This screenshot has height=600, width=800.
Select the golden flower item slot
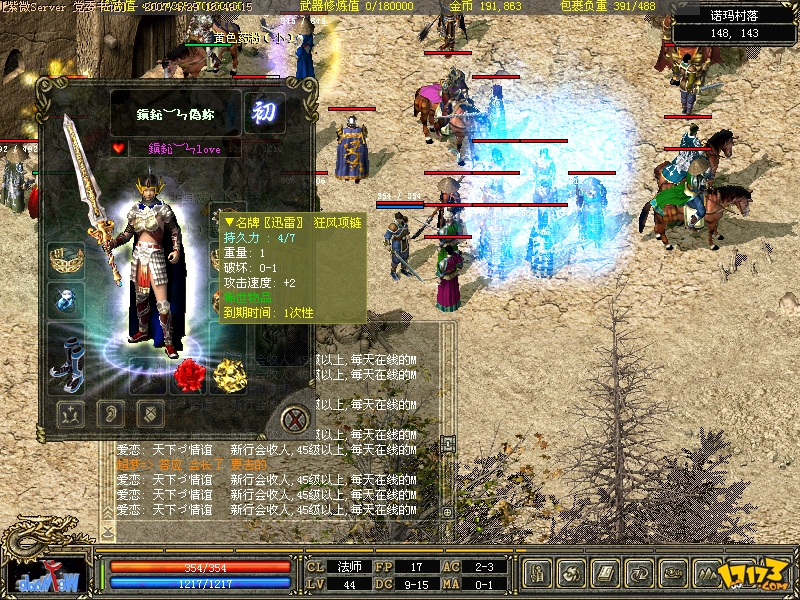tap(229, 375)
